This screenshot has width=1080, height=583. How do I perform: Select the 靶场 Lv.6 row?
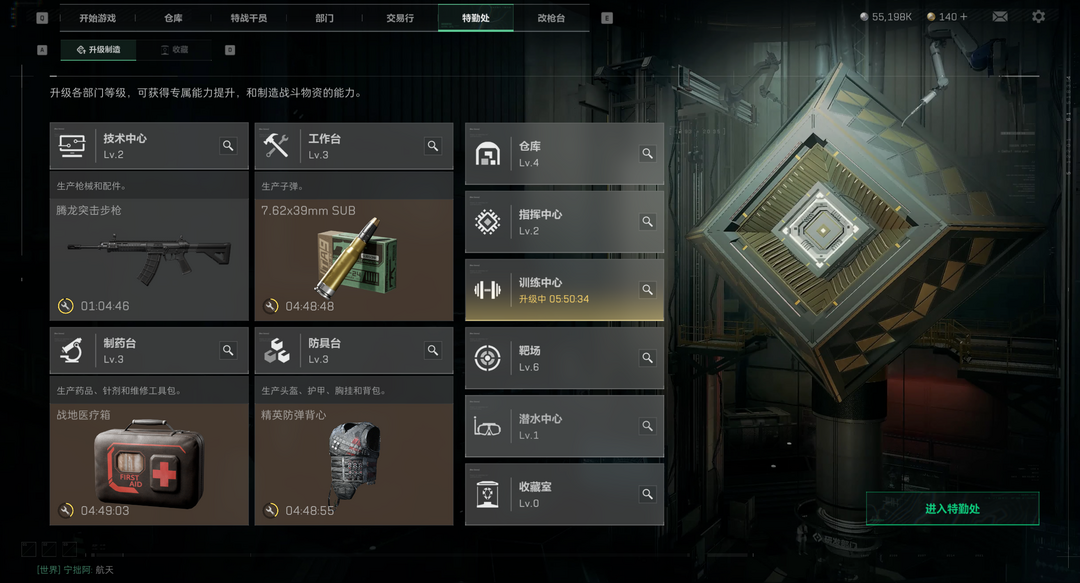[564, 358]
